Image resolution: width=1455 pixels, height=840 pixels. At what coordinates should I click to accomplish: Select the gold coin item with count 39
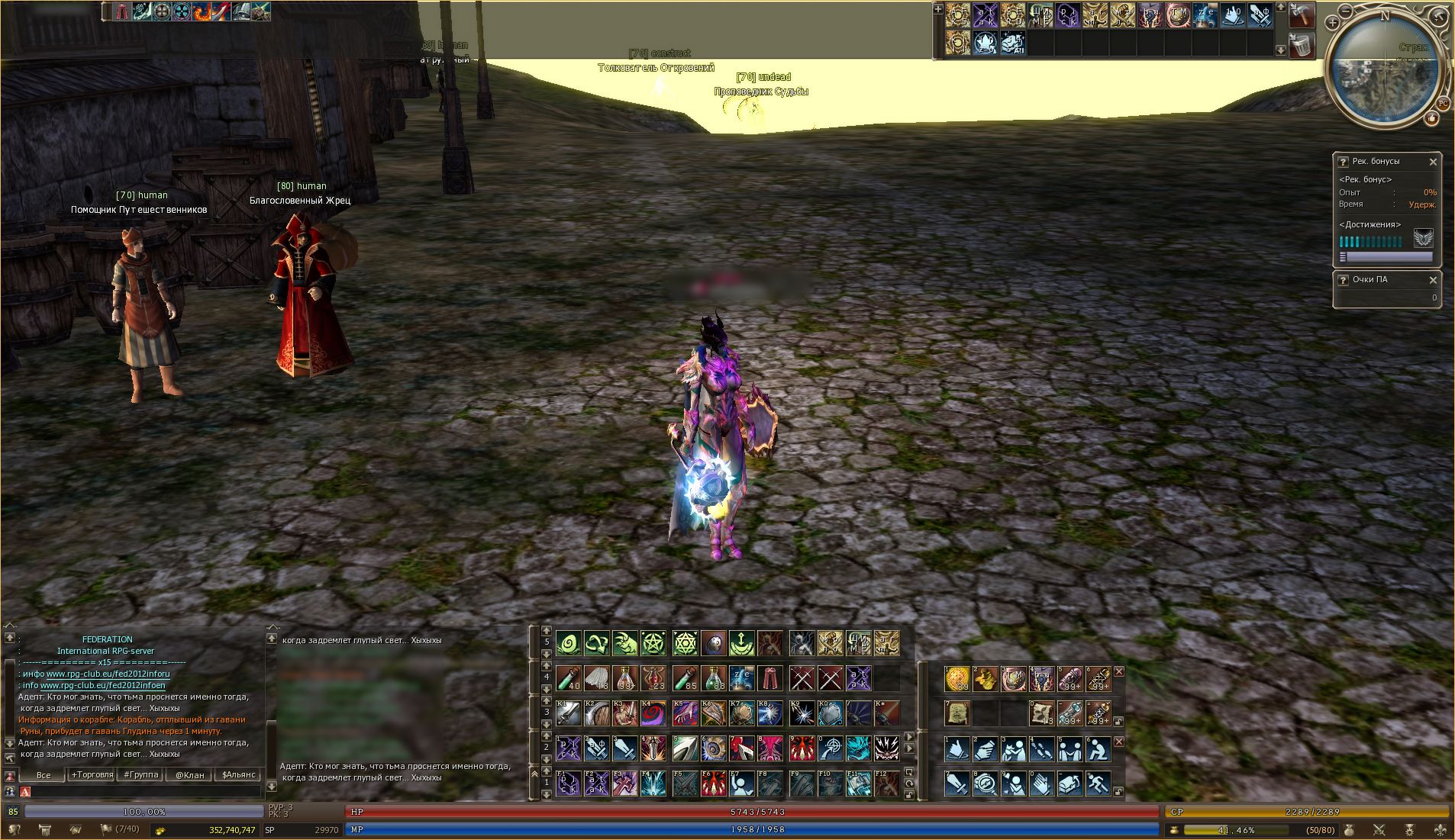pyautogui.click(x=957, y=677)
